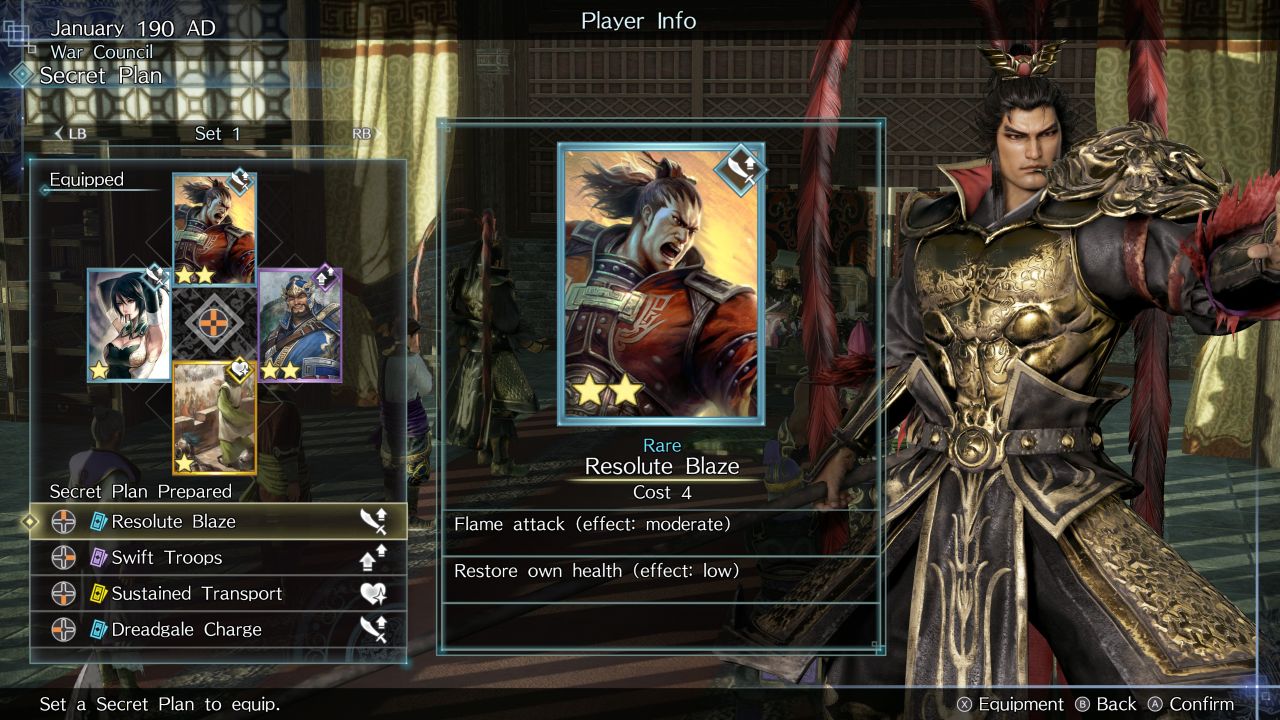
Task: Switch sets using the Set 1 selector
Action: pos(217,134)
